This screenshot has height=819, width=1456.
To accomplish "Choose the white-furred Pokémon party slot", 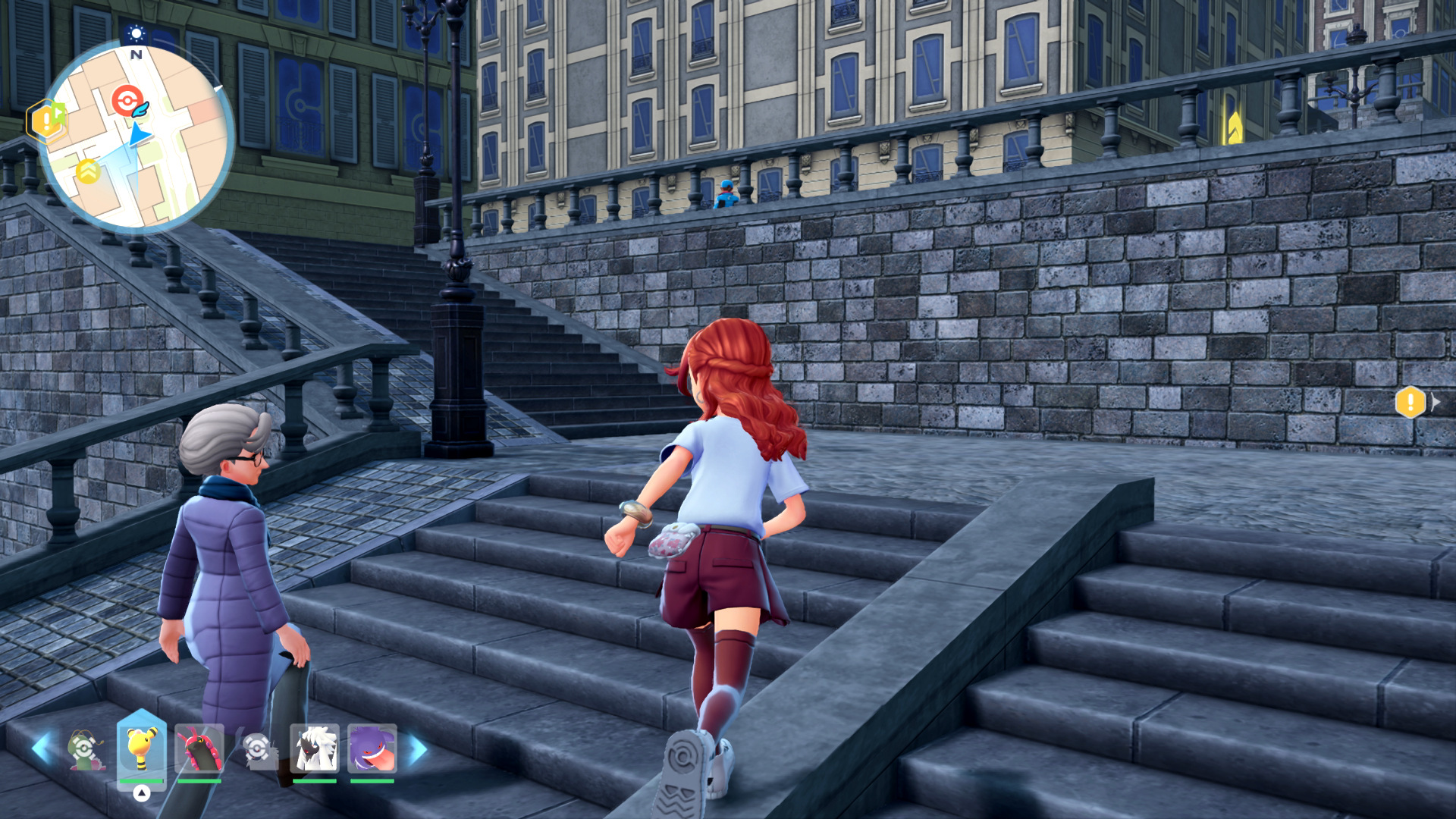I will 314,749.
